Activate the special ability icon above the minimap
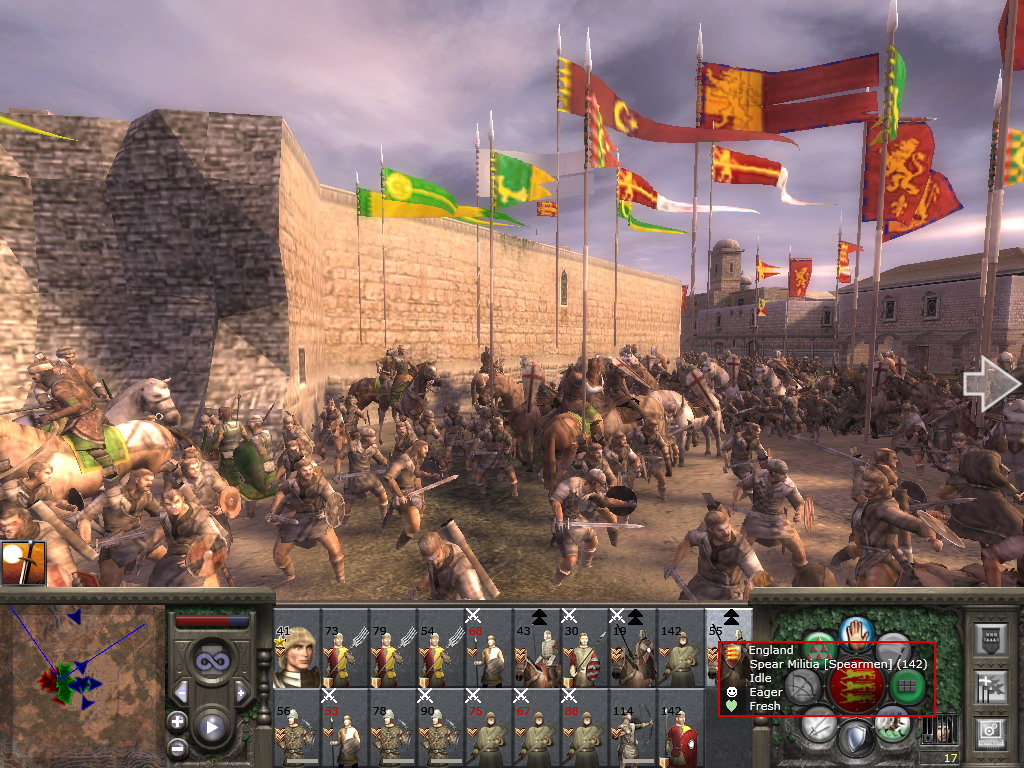 pos(22,563)
